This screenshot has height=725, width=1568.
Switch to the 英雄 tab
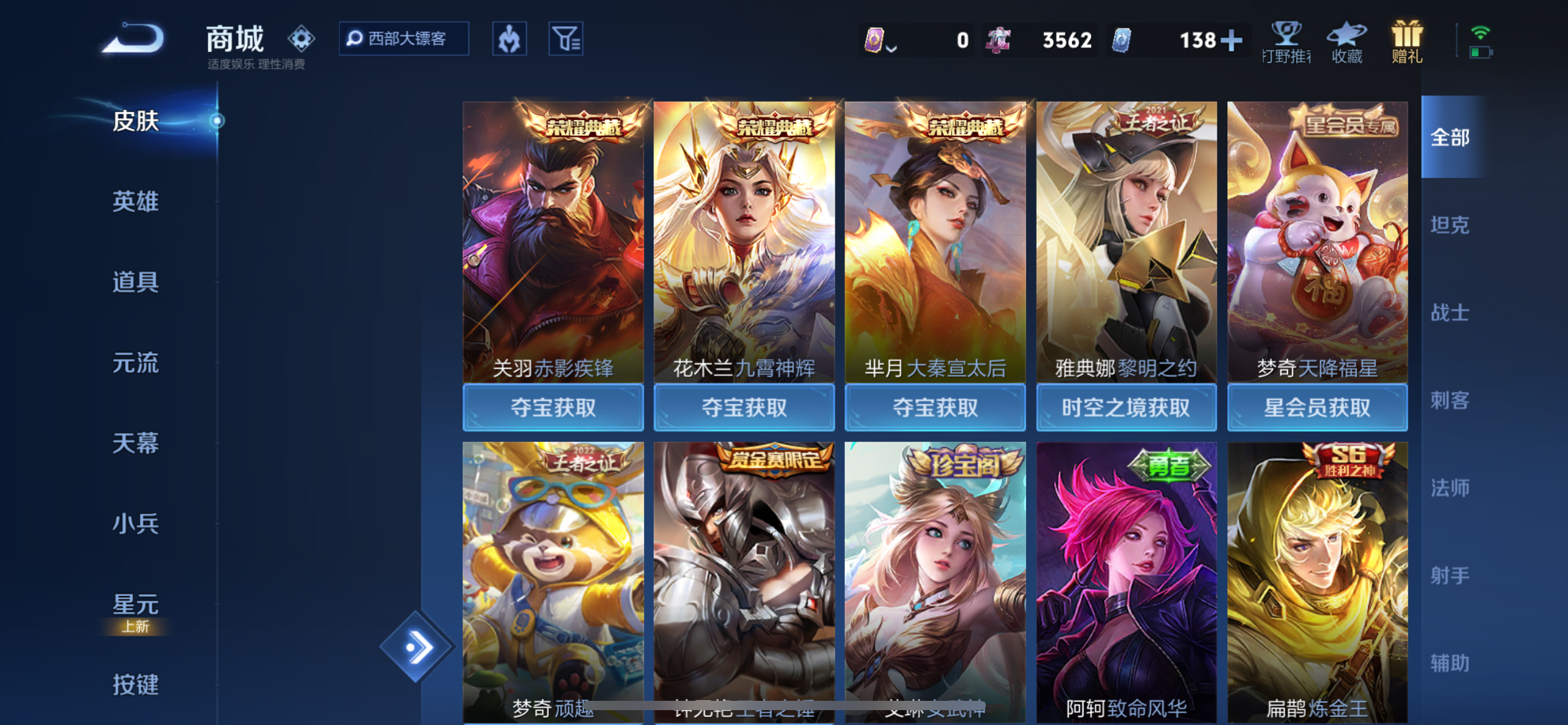[136, 202]
